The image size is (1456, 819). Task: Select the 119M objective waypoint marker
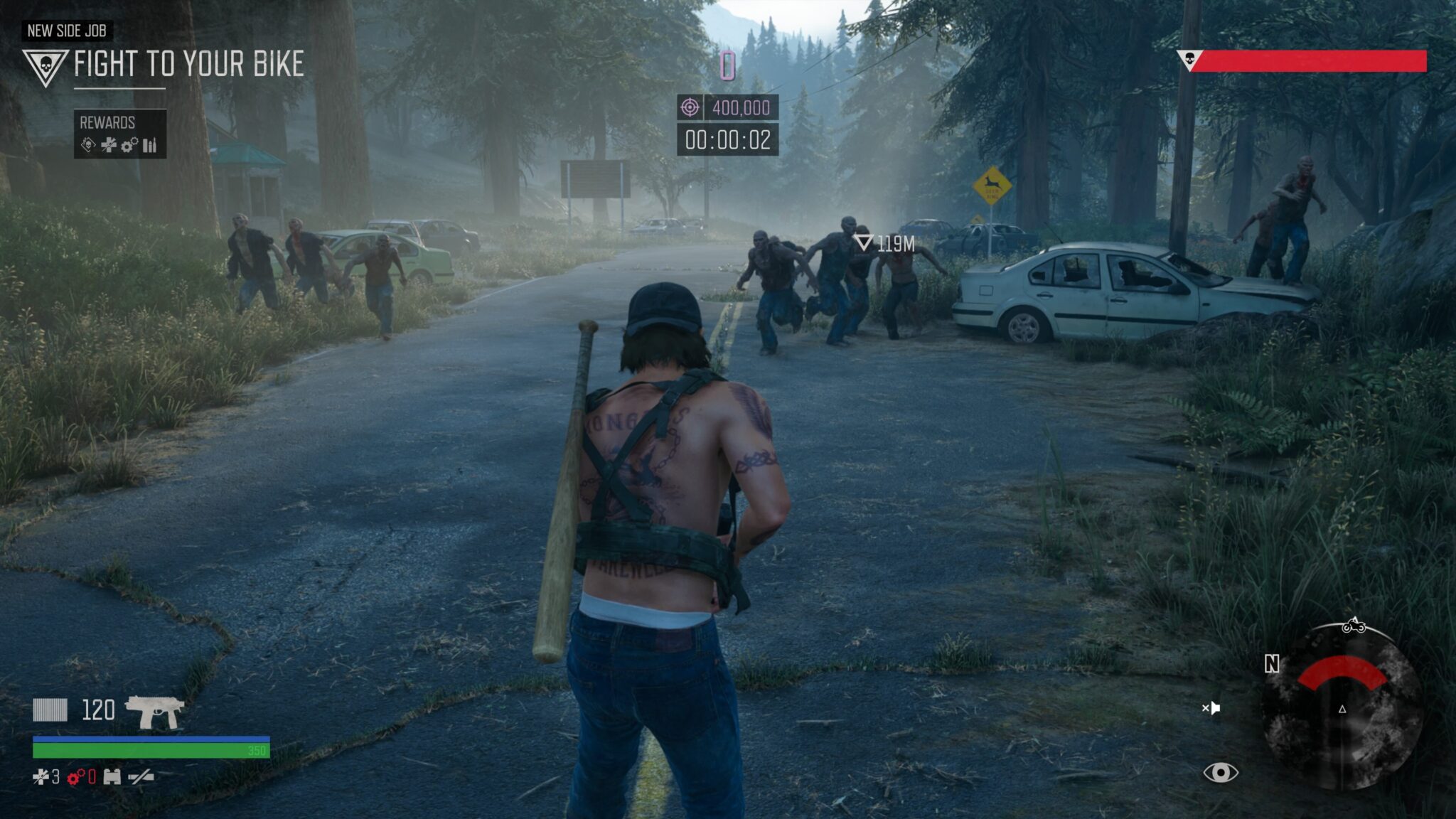coord(864,243)
